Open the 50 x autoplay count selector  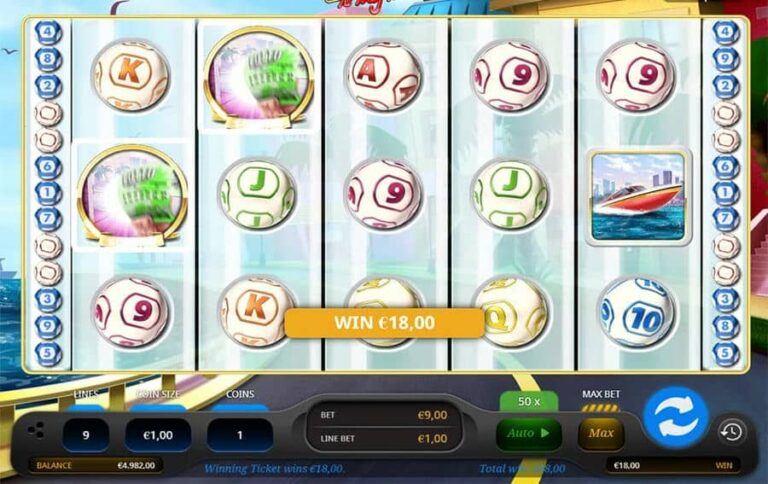(x=528, y=401)
